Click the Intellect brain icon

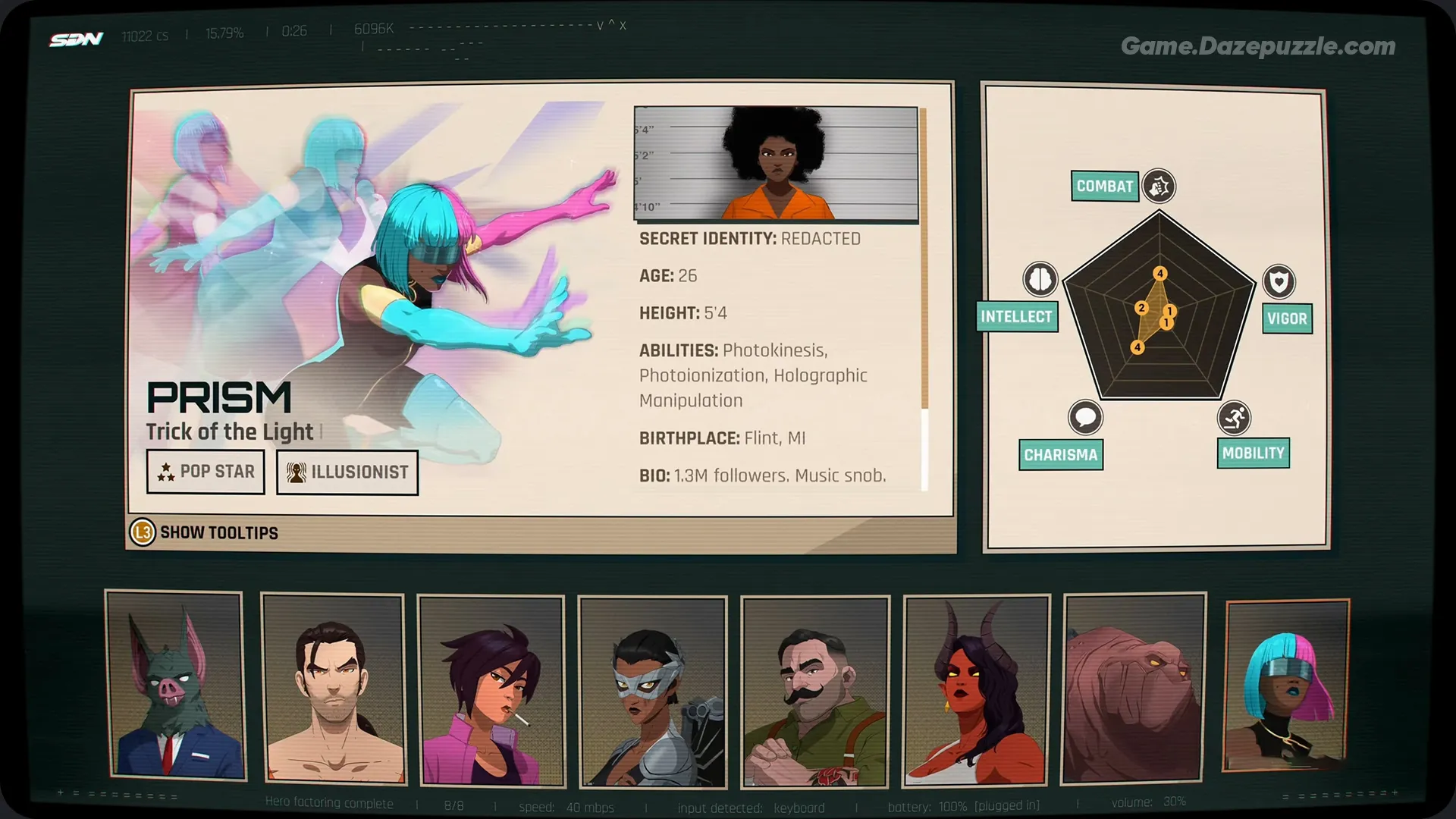[1040, 280]
